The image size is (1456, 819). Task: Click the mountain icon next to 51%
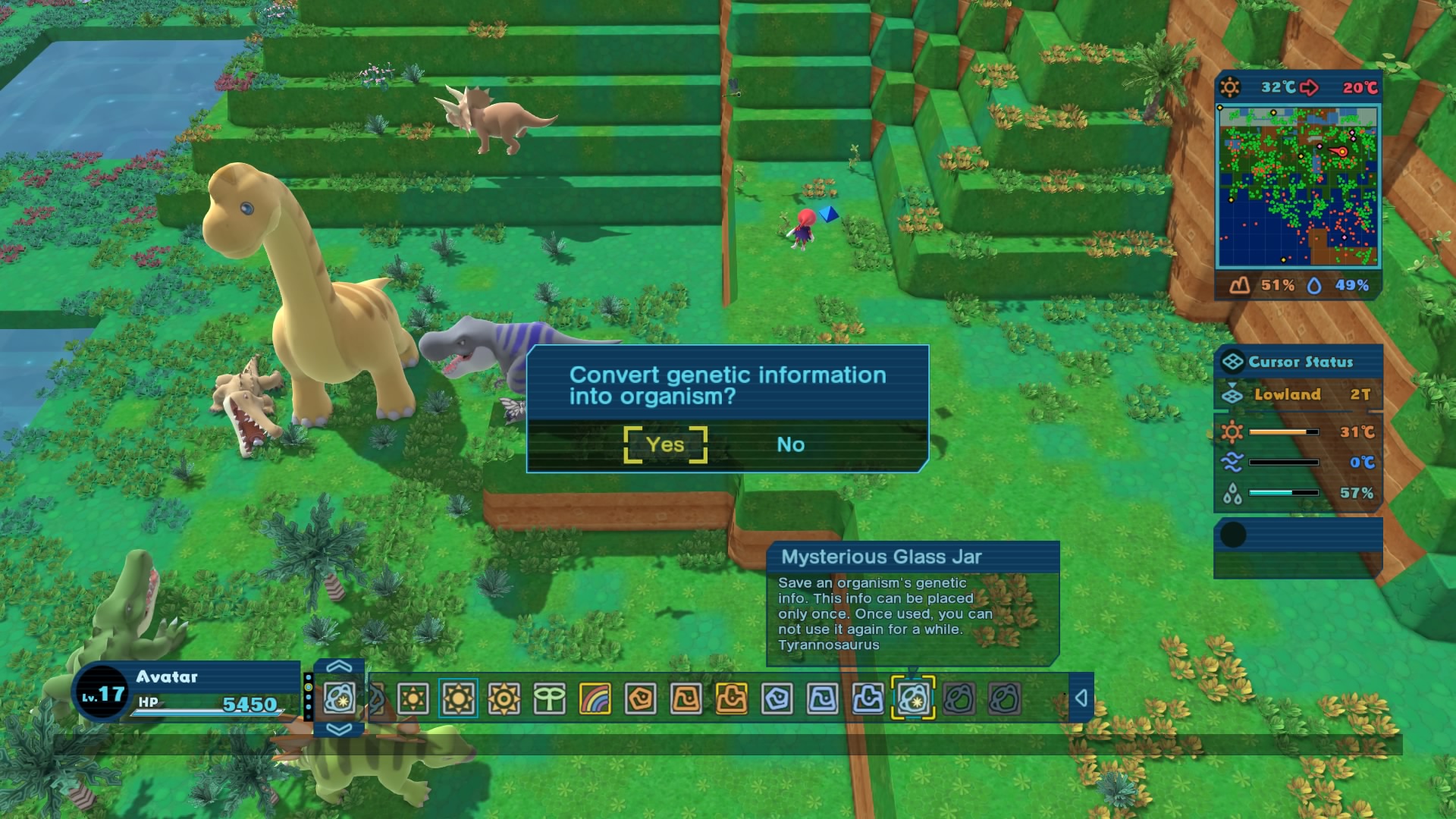[1241, 285]
